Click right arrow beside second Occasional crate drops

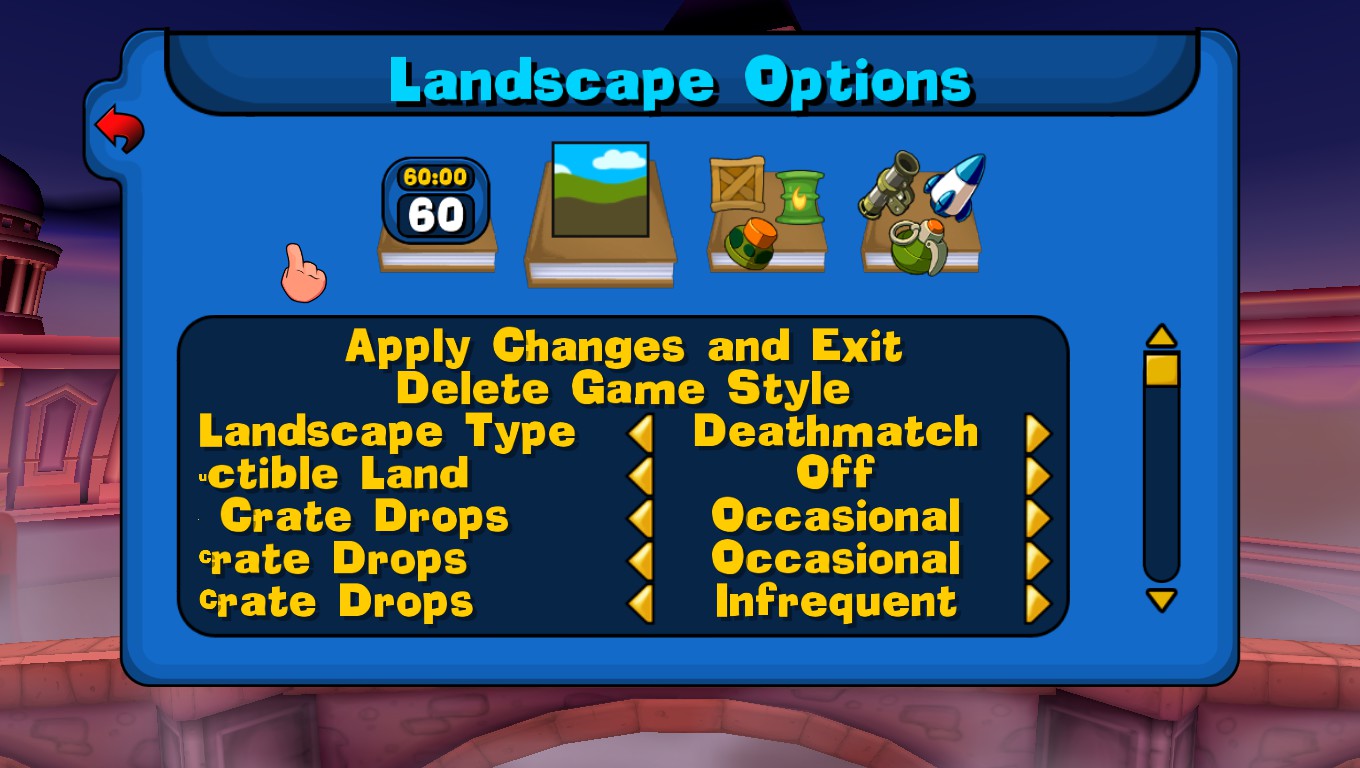pos(1037,559)
